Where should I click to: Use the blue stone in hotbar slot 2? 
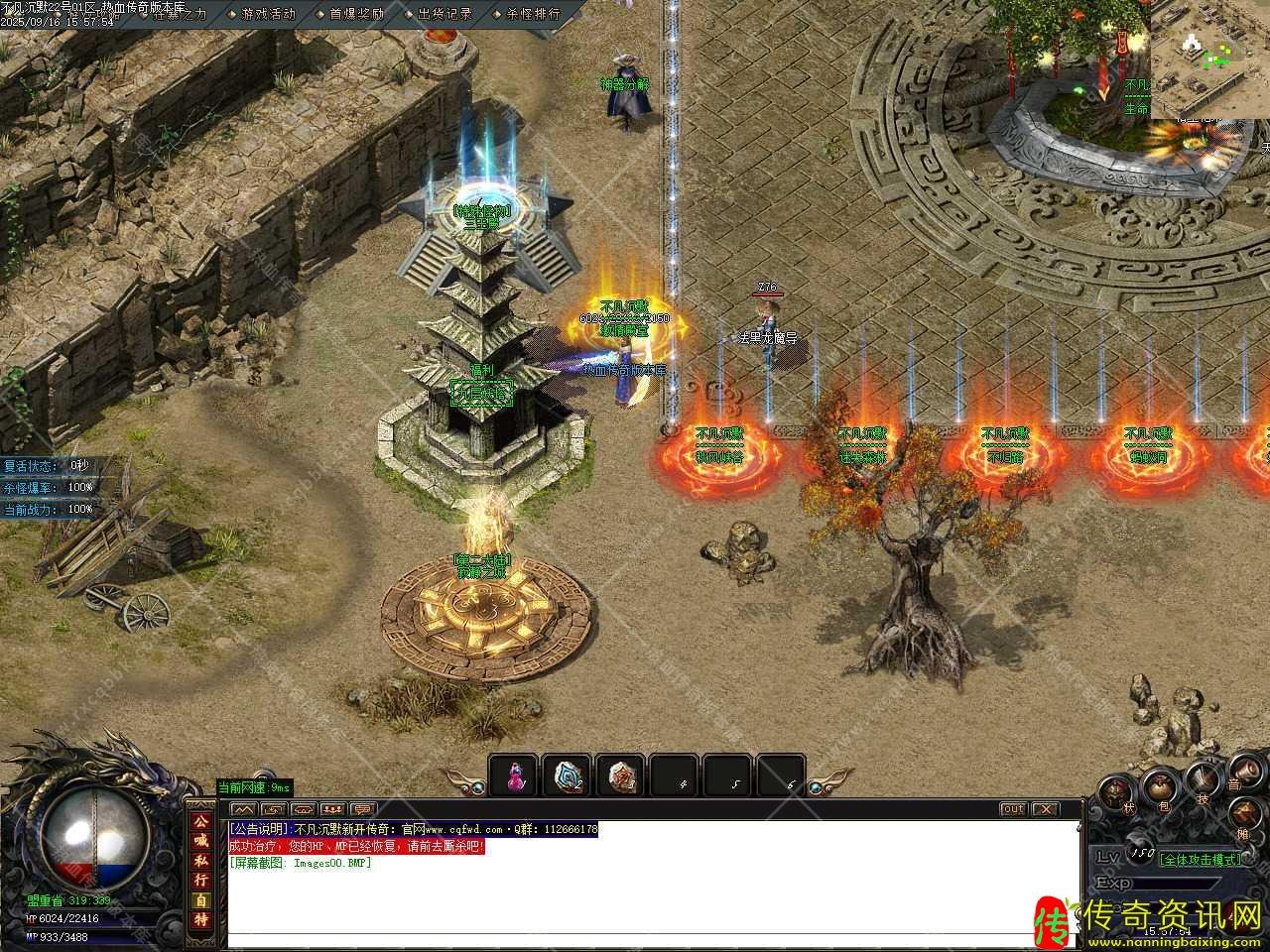pyautogui.click(x=569, y=775)
